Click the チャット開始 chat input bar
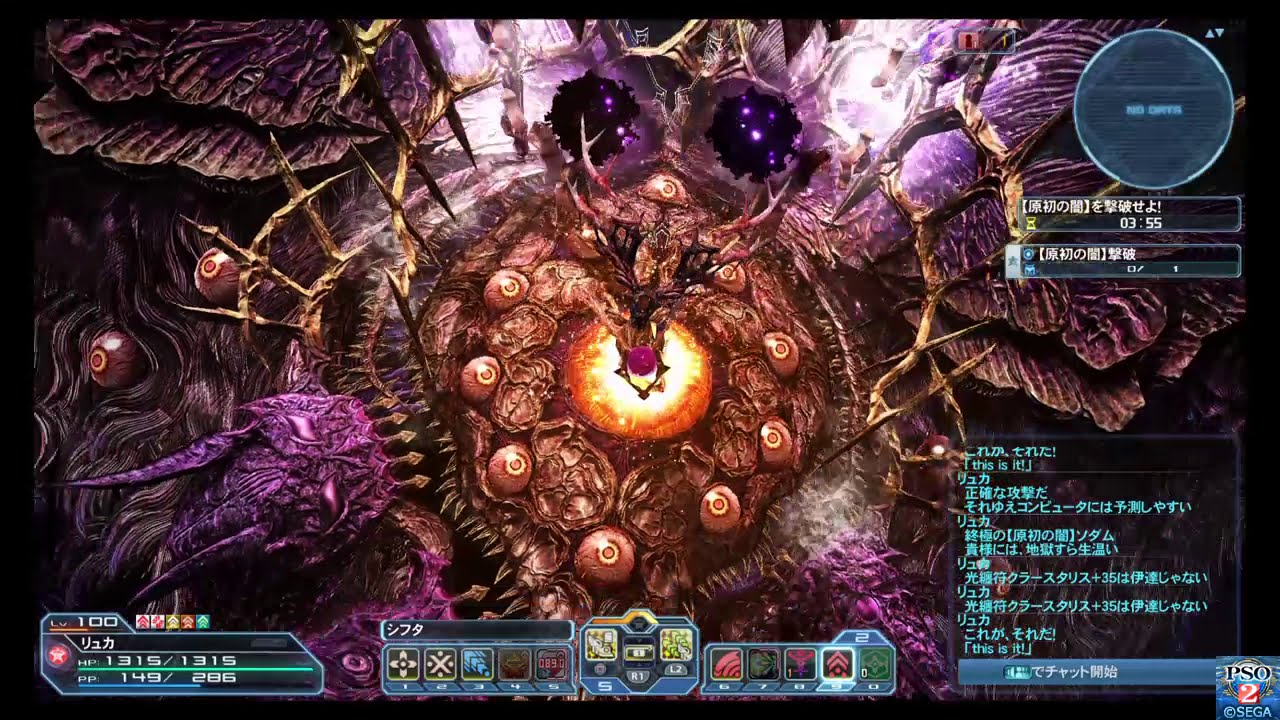Viewport: 1280px width, 720px height. tap(1085, 672)
